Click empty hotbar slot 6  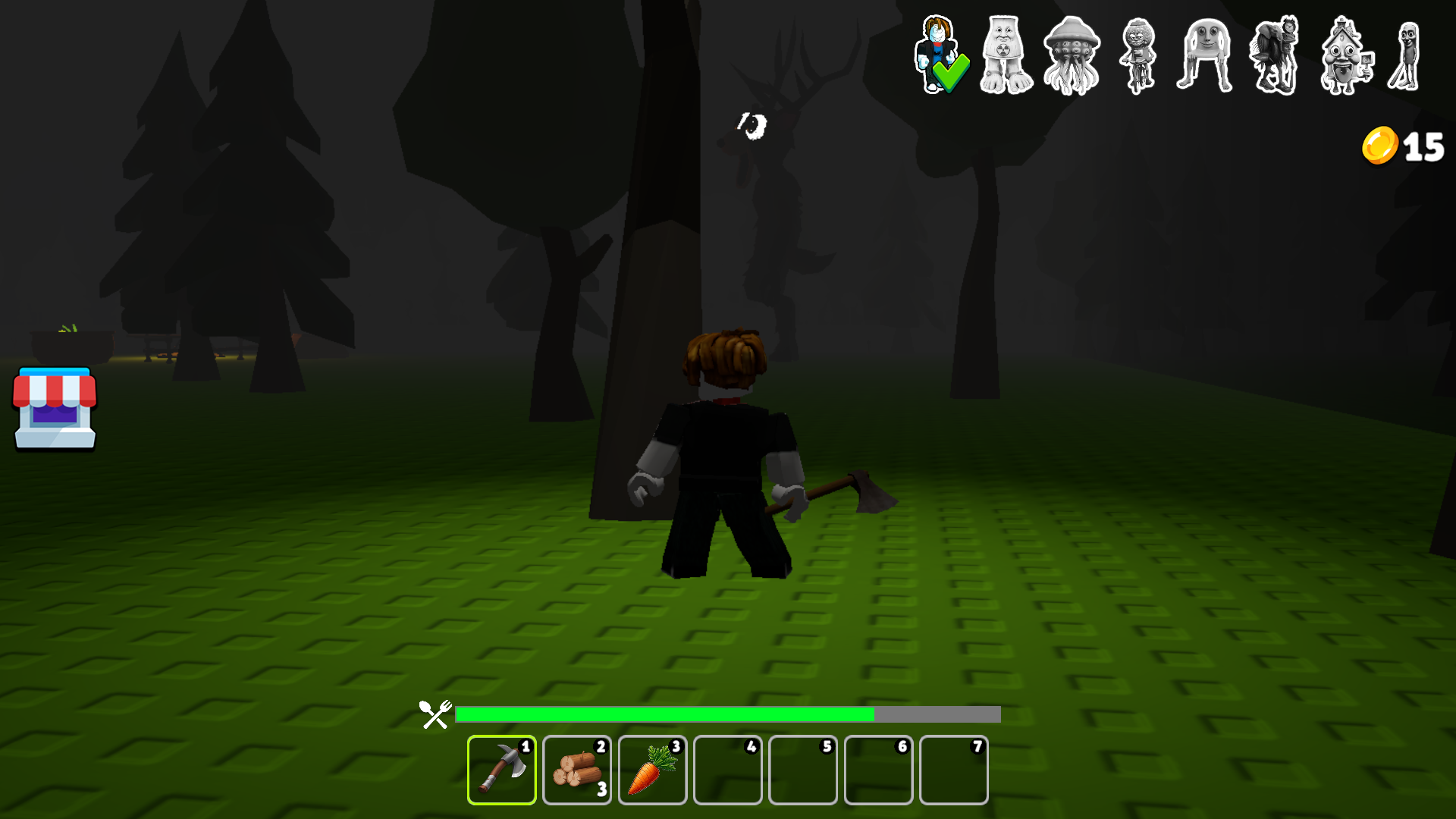click(878, 770)
